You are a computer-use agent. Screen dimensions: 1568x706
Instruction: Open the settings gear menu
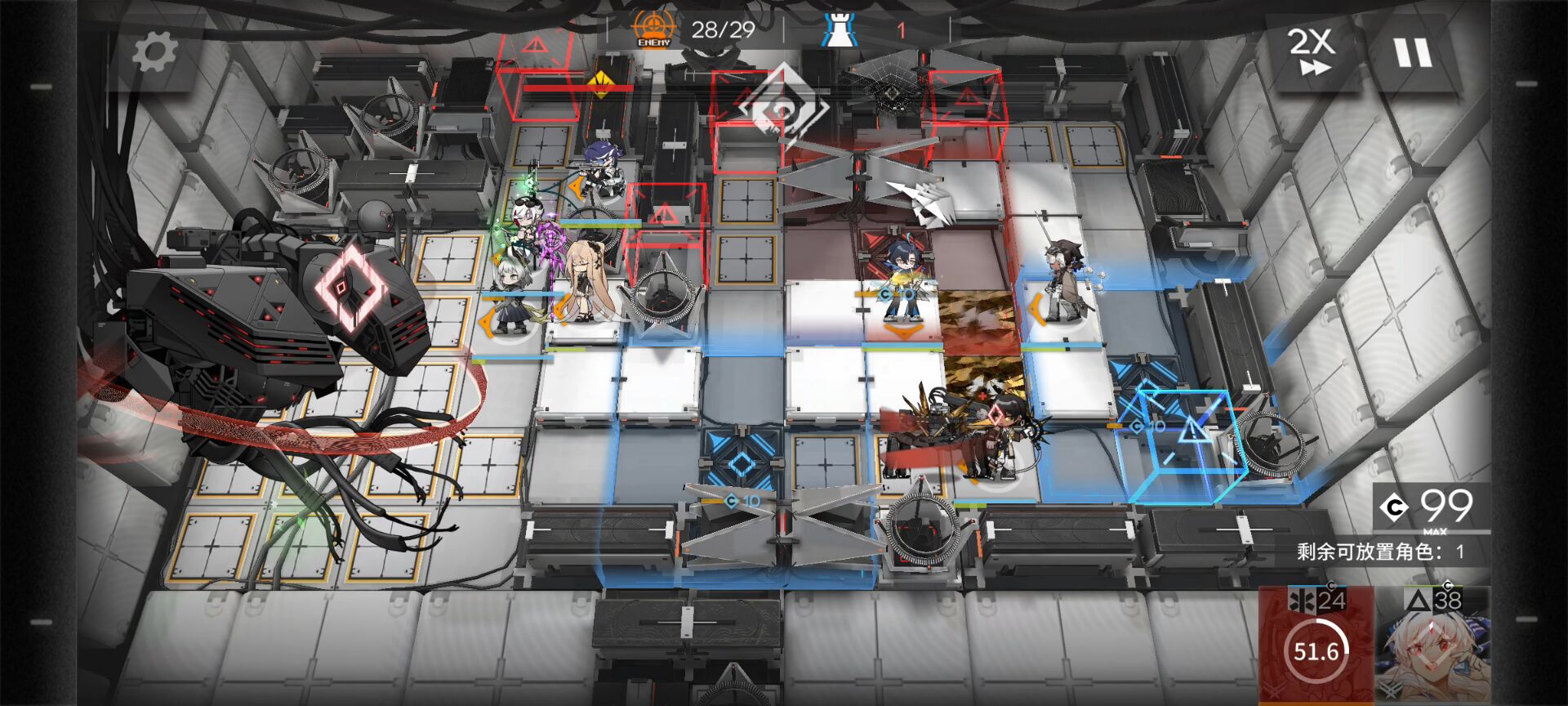pos(154,53)
